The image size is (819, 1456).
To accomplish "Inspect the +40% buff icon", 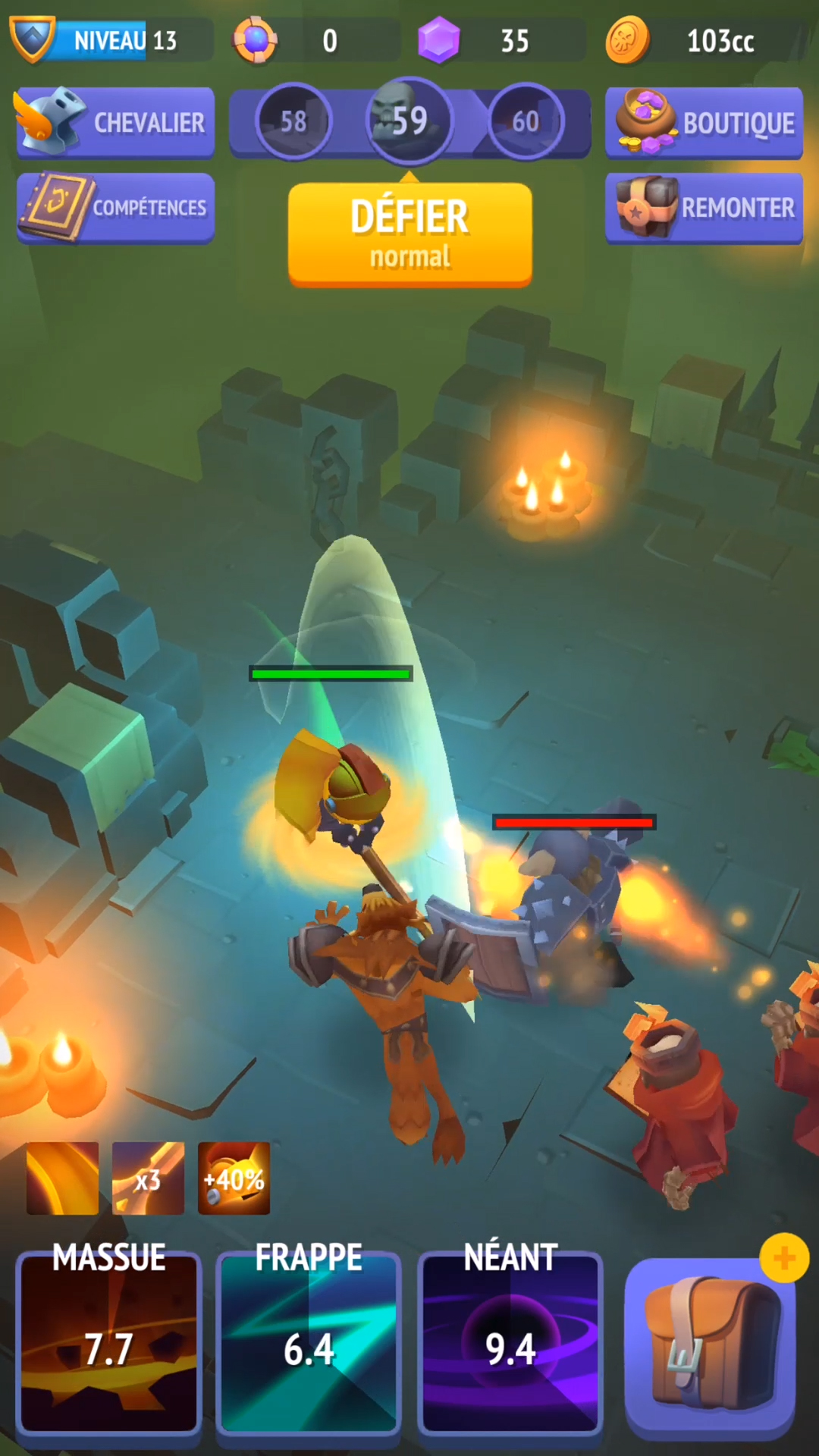I will (x=234, y=1178).
